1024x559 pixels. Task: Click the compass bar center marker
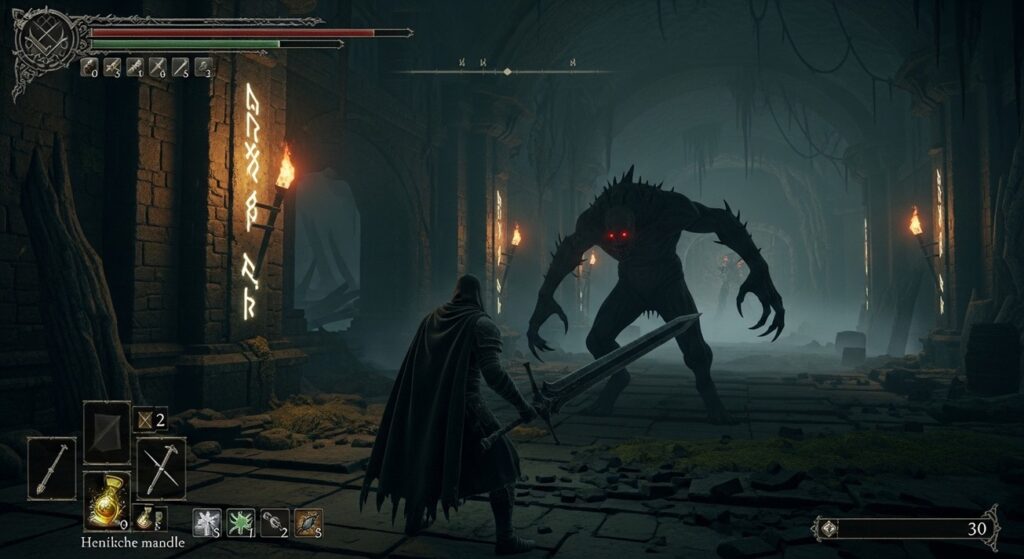pos(507,72)
